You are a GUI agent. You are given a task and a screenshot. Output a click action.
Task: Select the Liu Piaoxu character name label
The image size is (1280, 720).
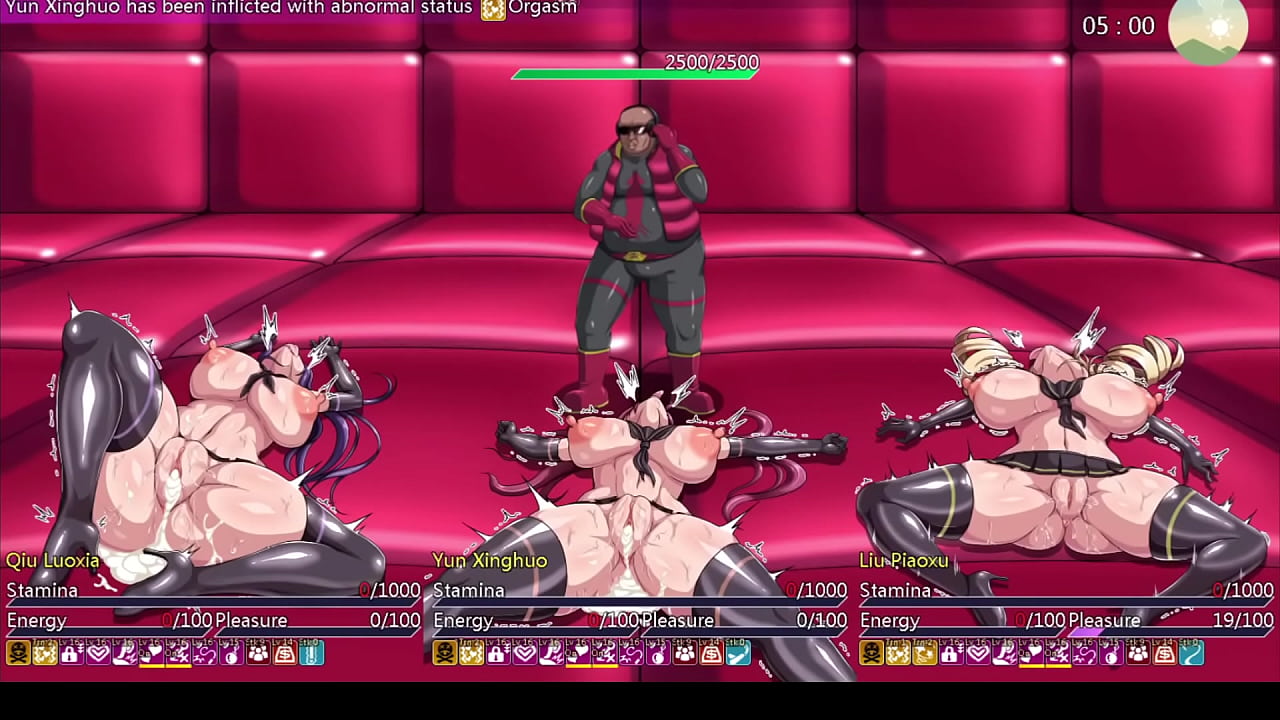click(904, 560)
